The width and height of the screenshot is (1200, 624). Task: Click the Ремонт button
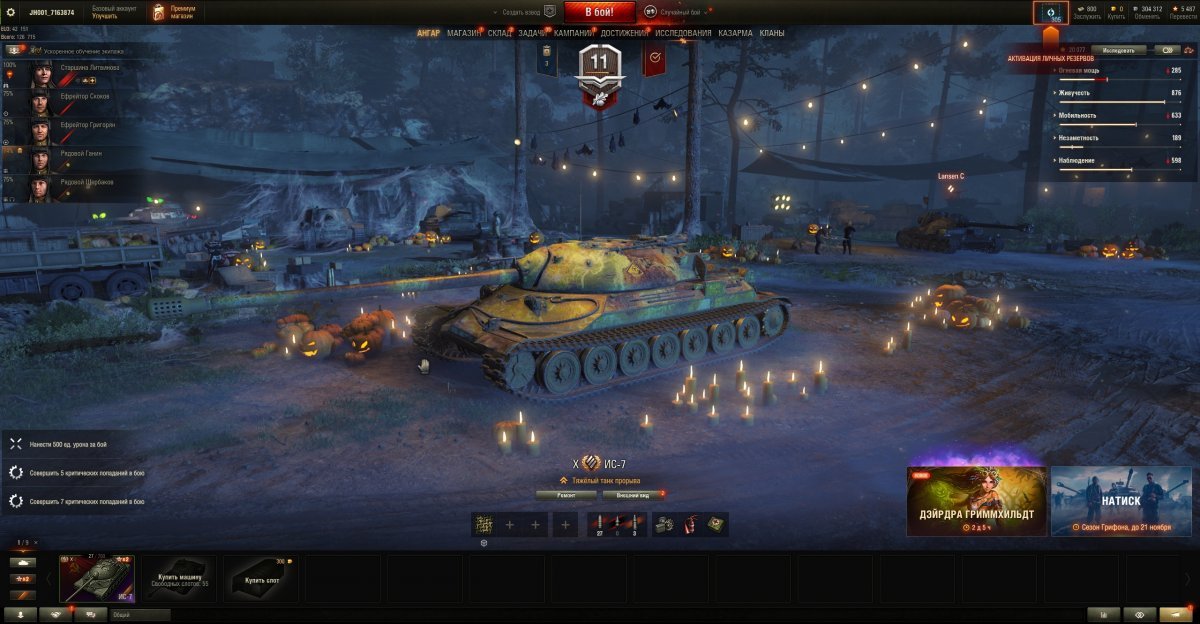566,494
